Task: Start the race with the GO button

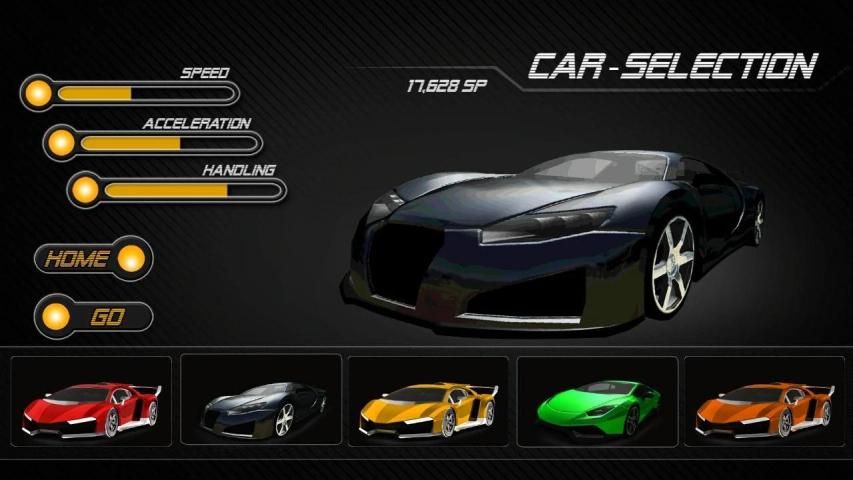Action: tap(93, 317)
